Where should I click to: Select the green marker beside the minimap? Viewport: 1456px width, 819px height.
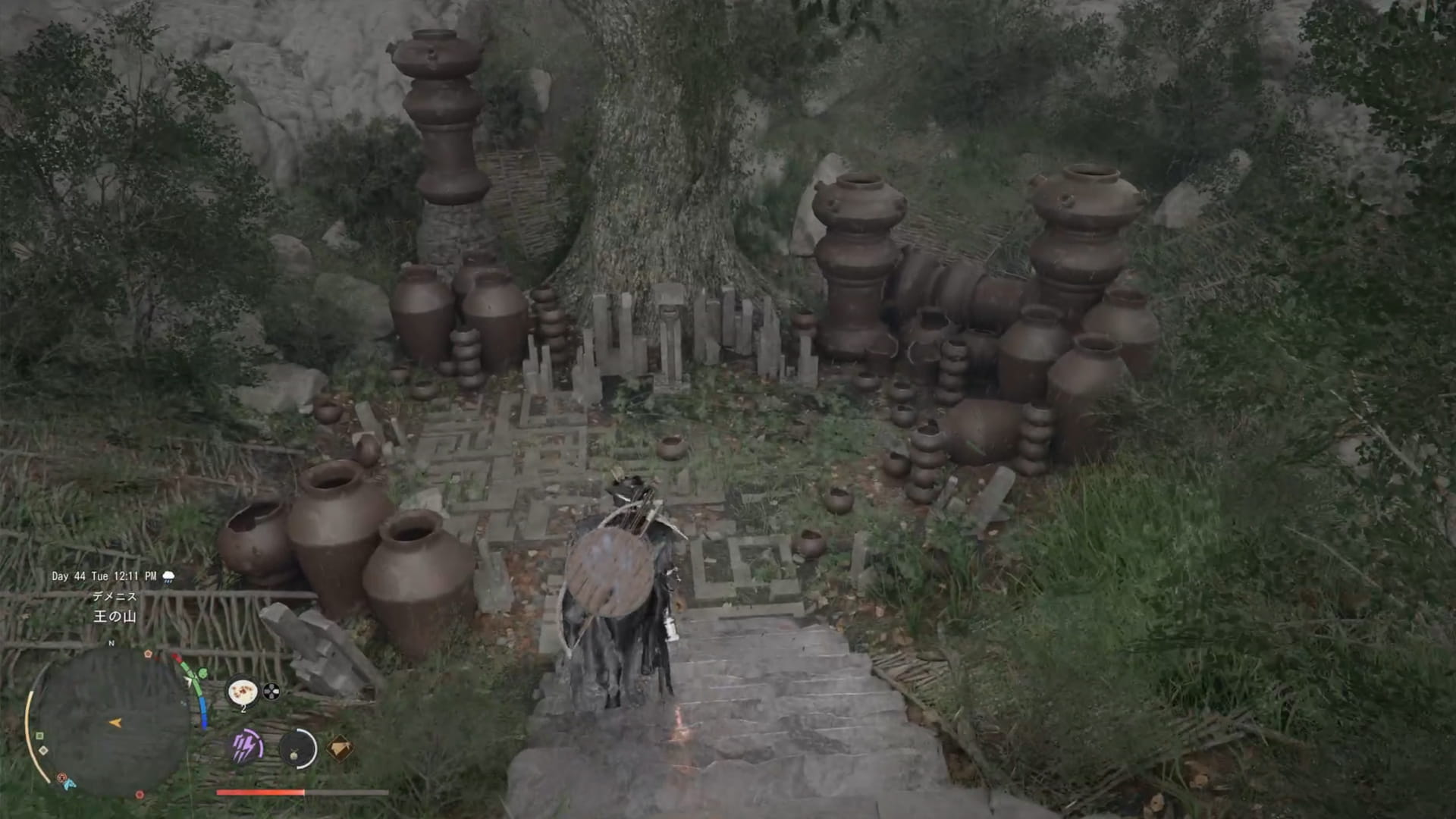pyautogui.click(x=202, y=673)
